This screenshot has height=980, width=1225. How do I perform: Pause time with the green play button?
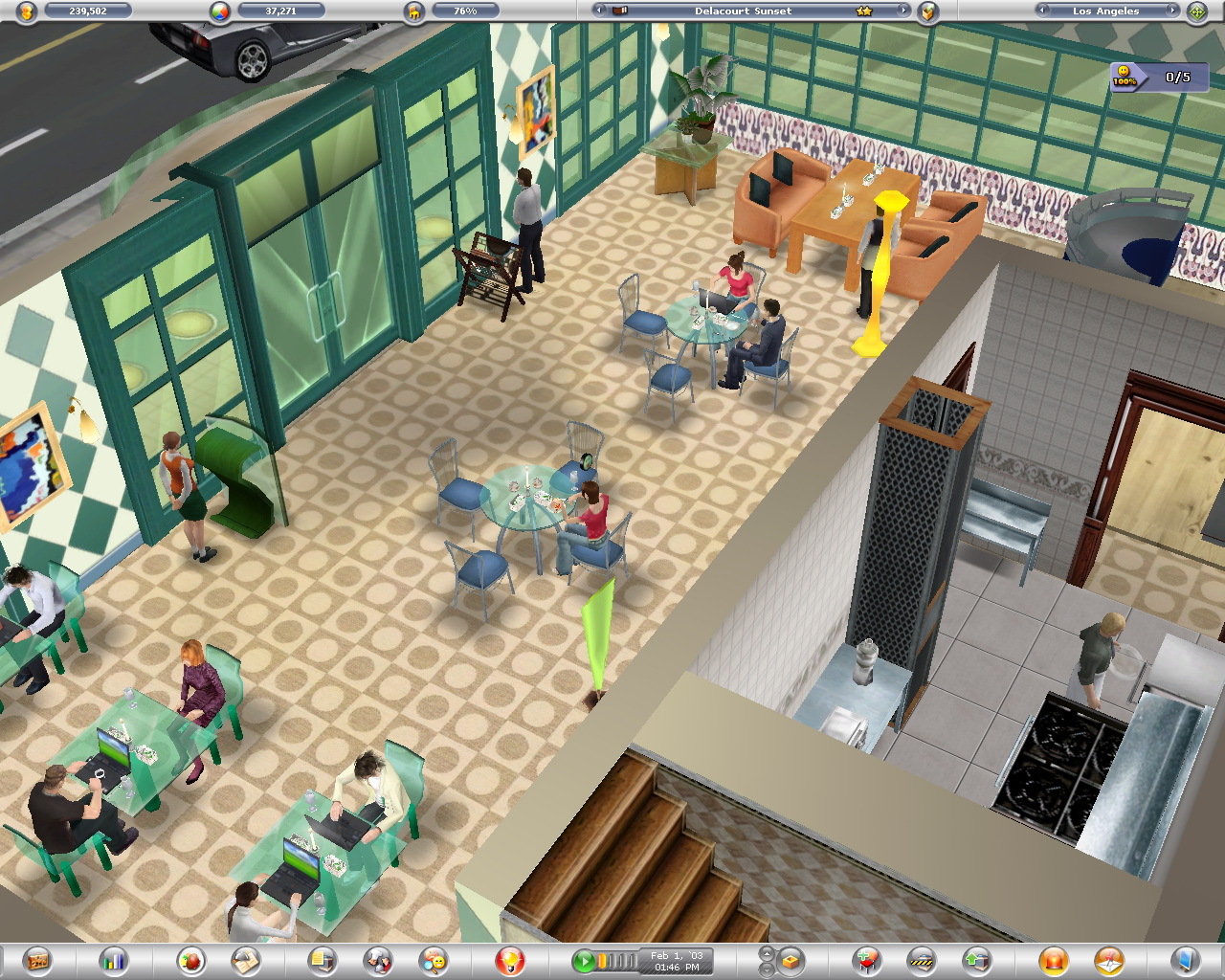point(585,961)
